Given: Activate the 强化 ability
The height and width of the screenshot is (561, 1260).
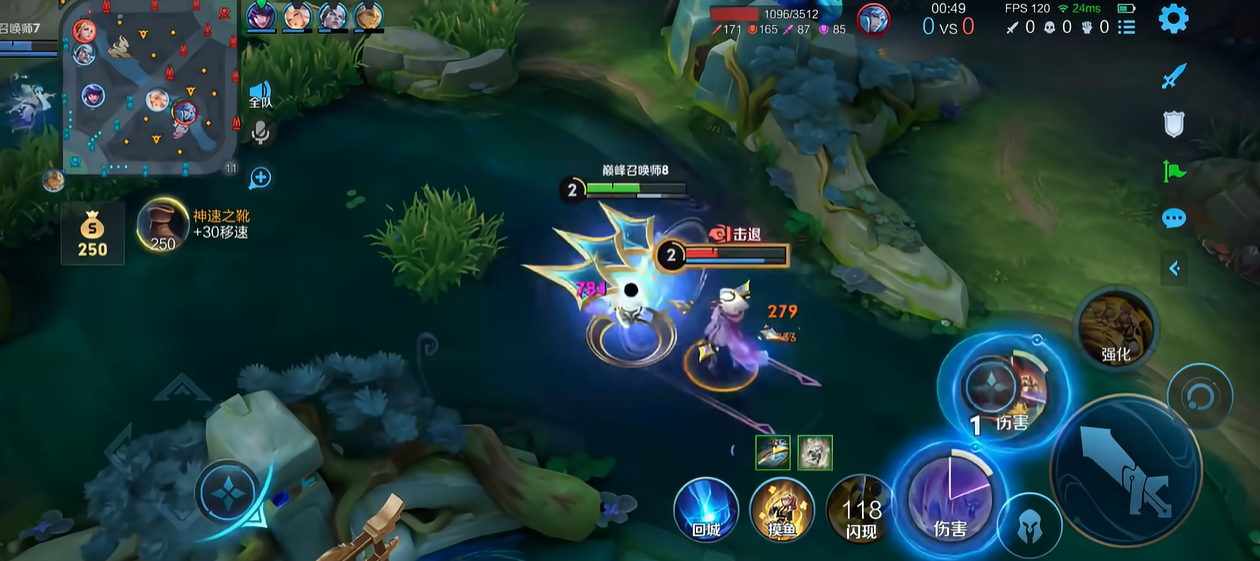Looking at the screenshot, I should 1116,326.
